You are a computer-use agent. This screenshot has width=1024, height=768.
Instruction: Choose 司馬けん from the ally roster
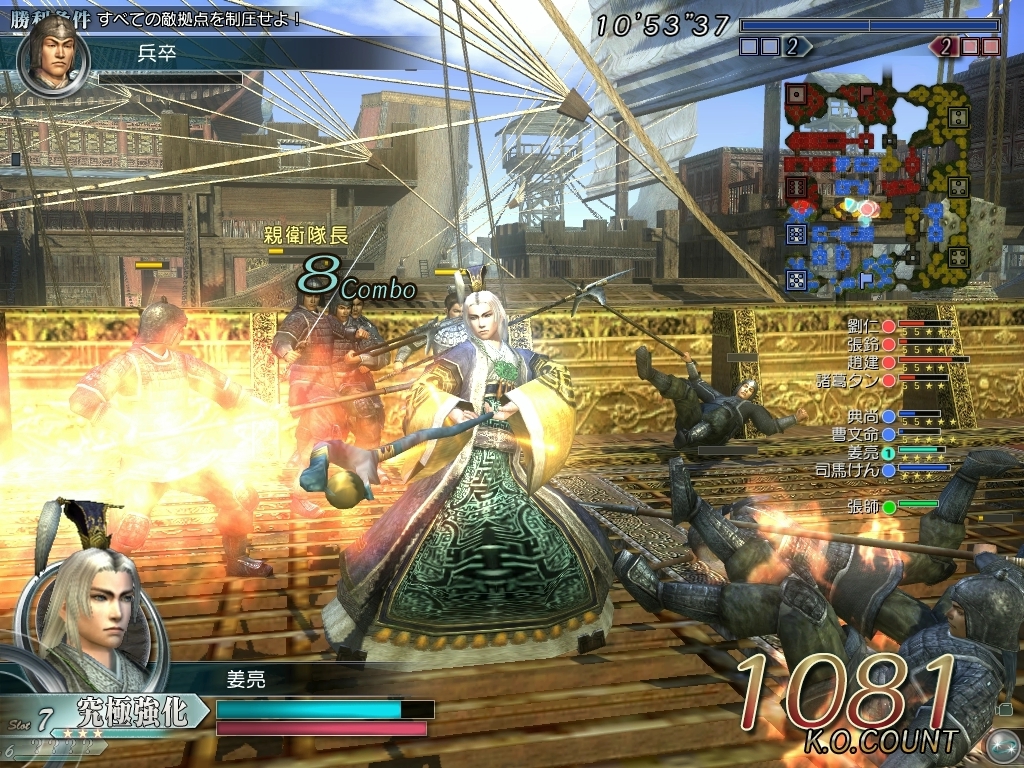pos(852,469)
